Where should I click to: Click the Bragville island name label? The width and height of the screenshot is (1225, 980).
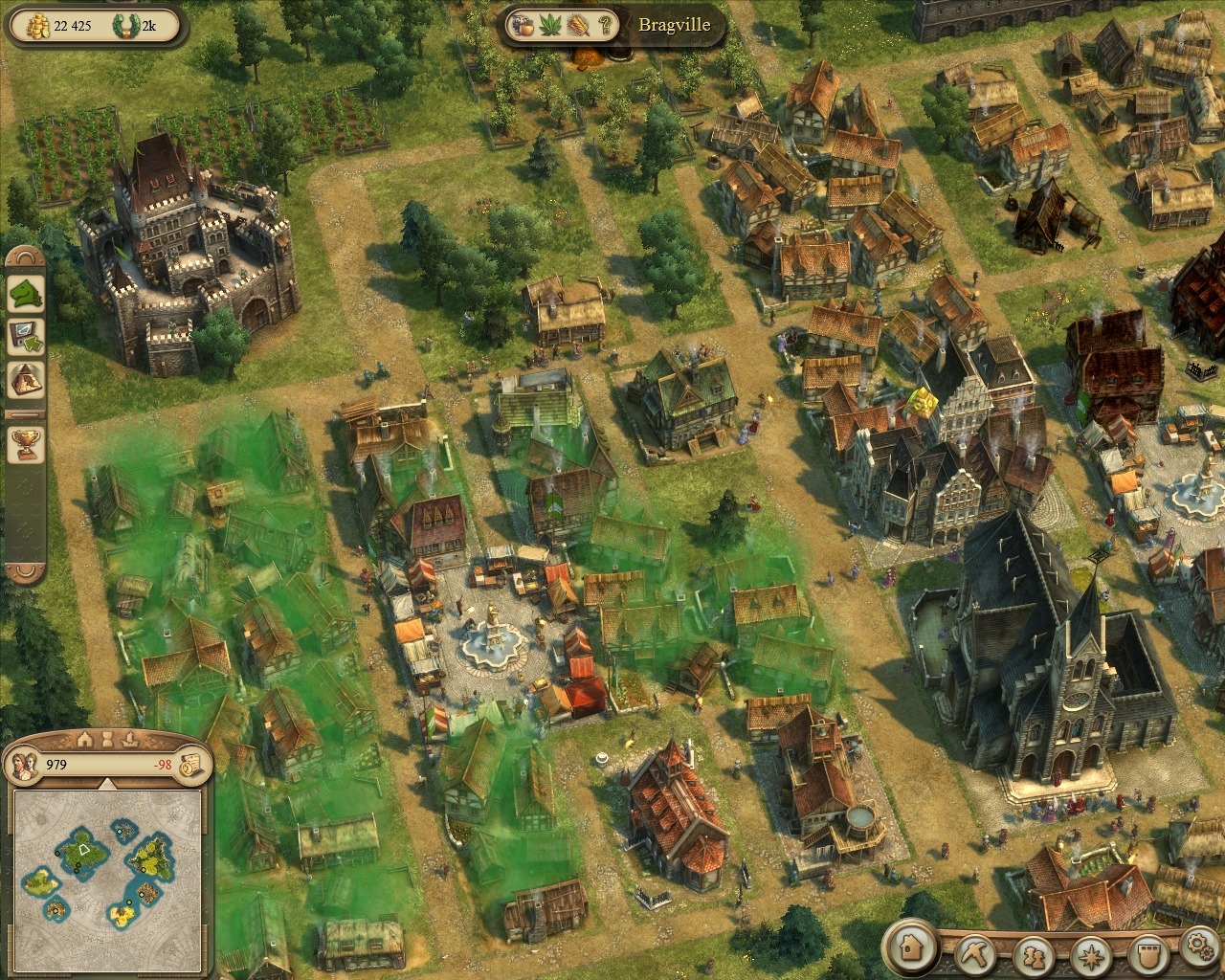(x=674, y=25)
